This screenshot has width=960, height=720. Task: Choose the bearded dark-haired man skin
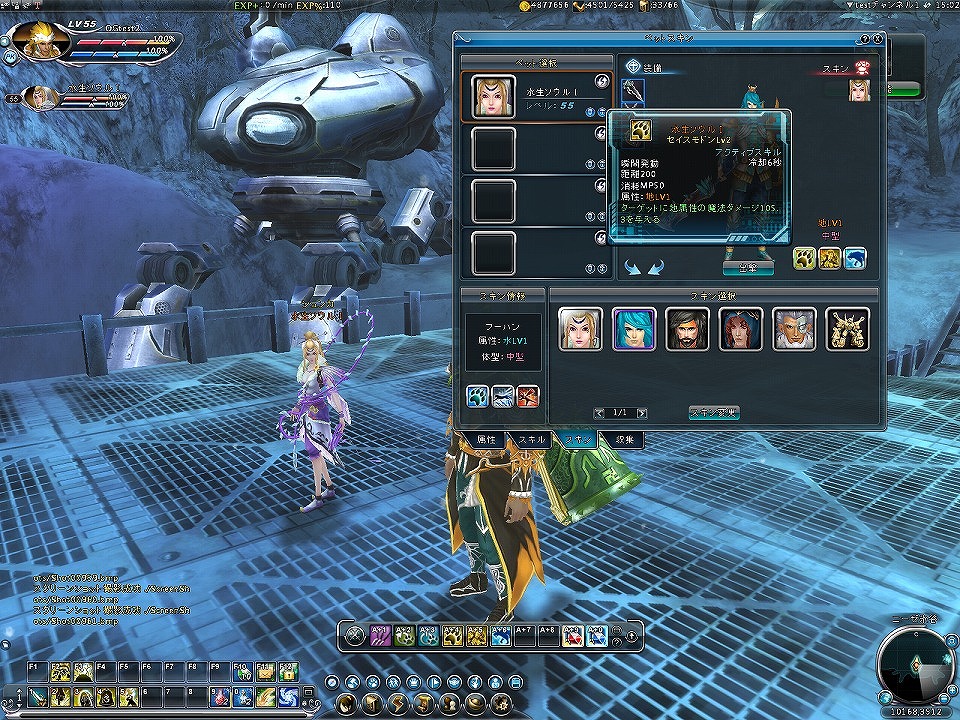click(687, 329)
